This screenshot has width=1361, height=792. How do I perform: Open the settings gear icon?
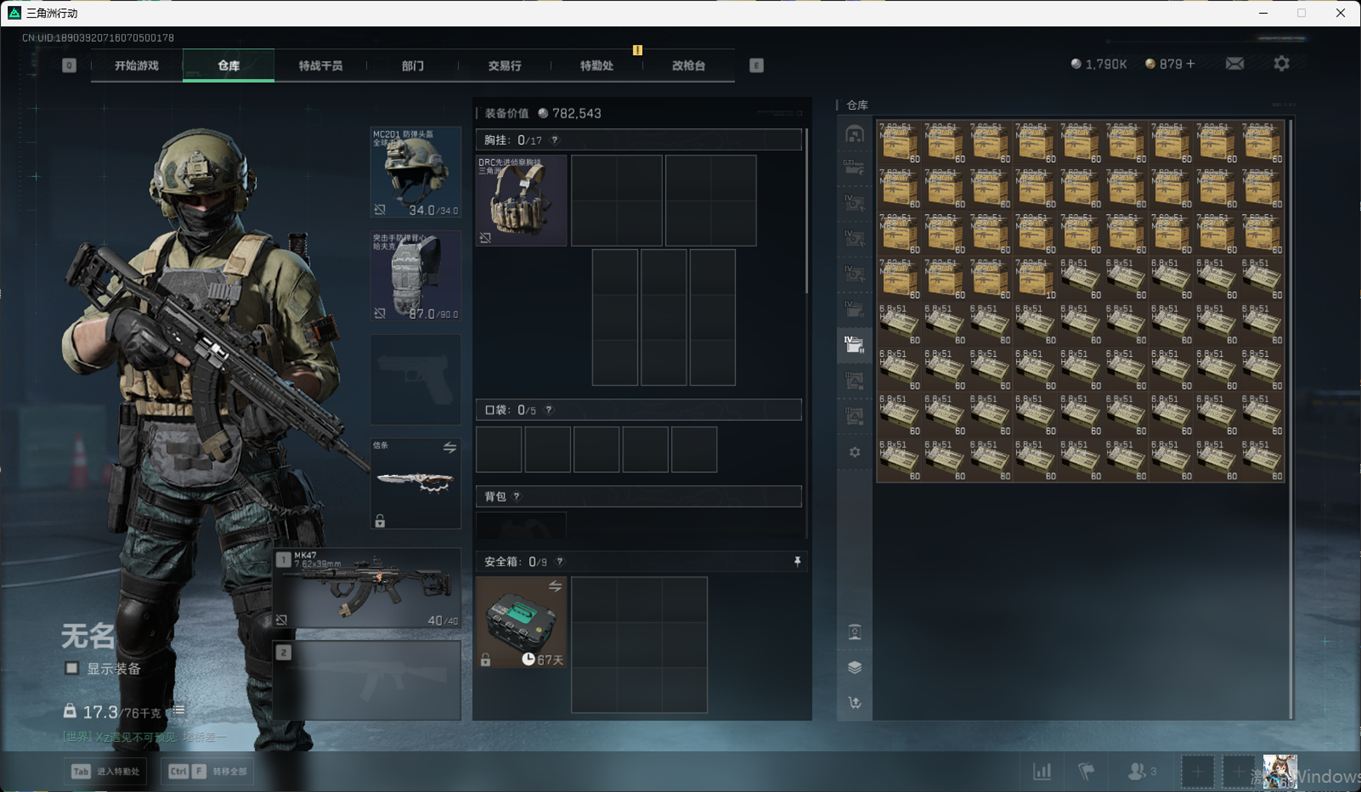(x=1281, y=64)
